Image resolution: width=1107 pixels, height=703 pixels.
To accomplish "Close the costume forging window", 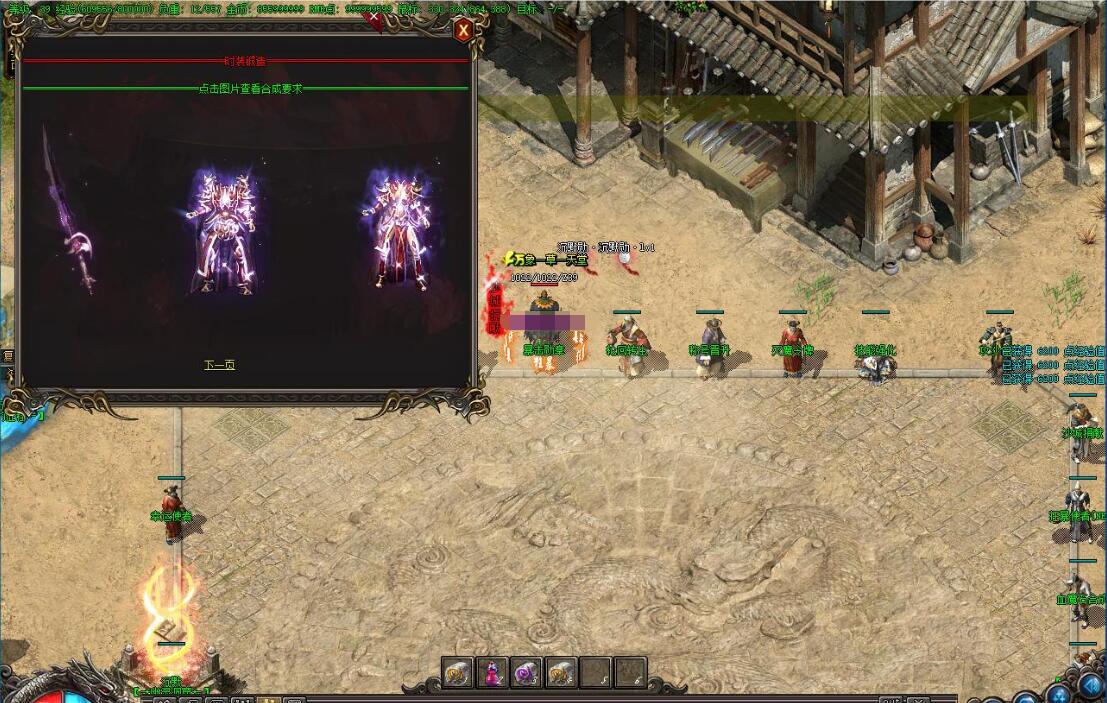I will [x=463, y=31].
